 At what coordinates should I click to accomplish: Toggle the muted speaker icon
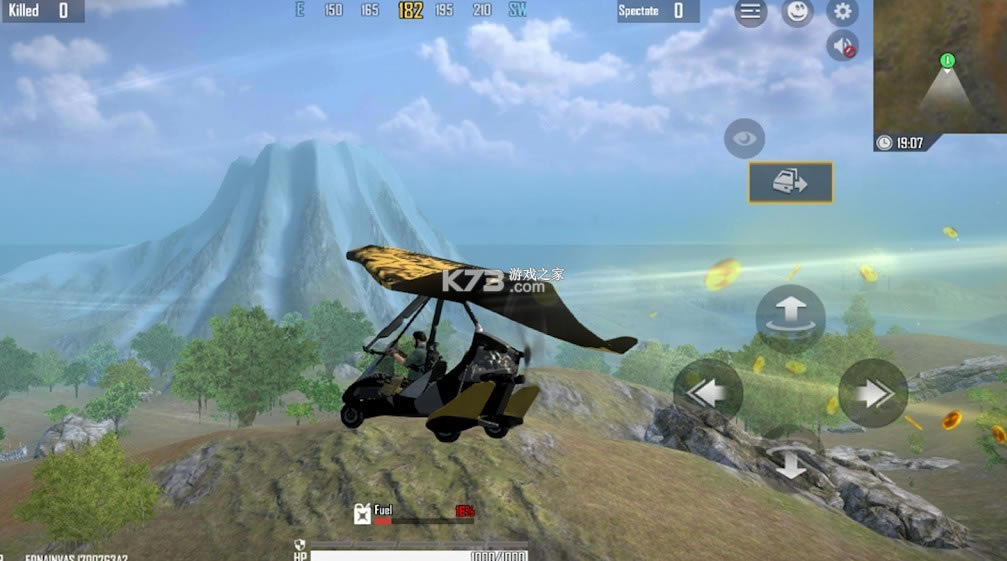843,46
